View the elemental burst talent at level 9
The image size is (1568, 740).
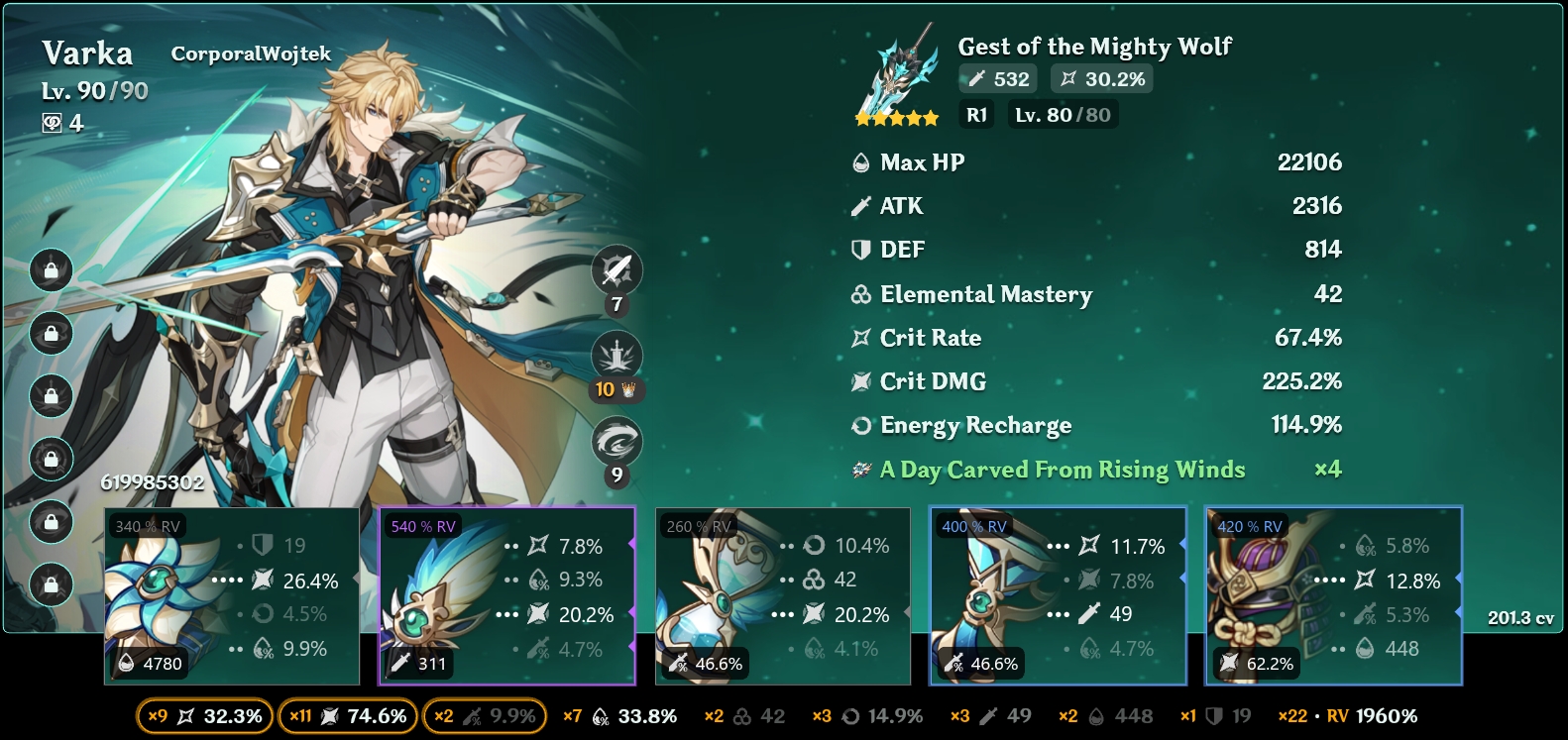coord(616,442)
